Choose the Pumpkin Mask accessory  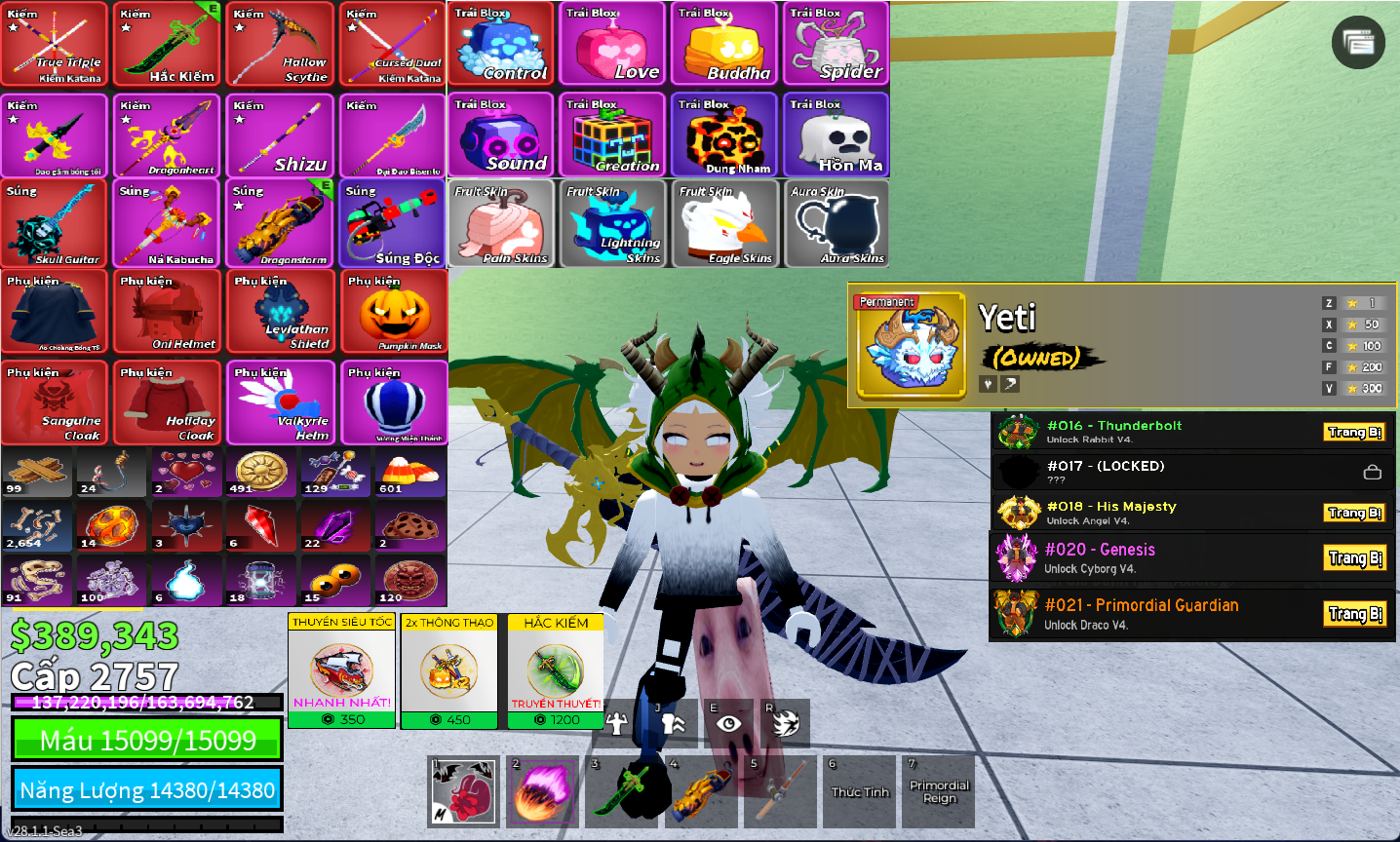point(394,312)
